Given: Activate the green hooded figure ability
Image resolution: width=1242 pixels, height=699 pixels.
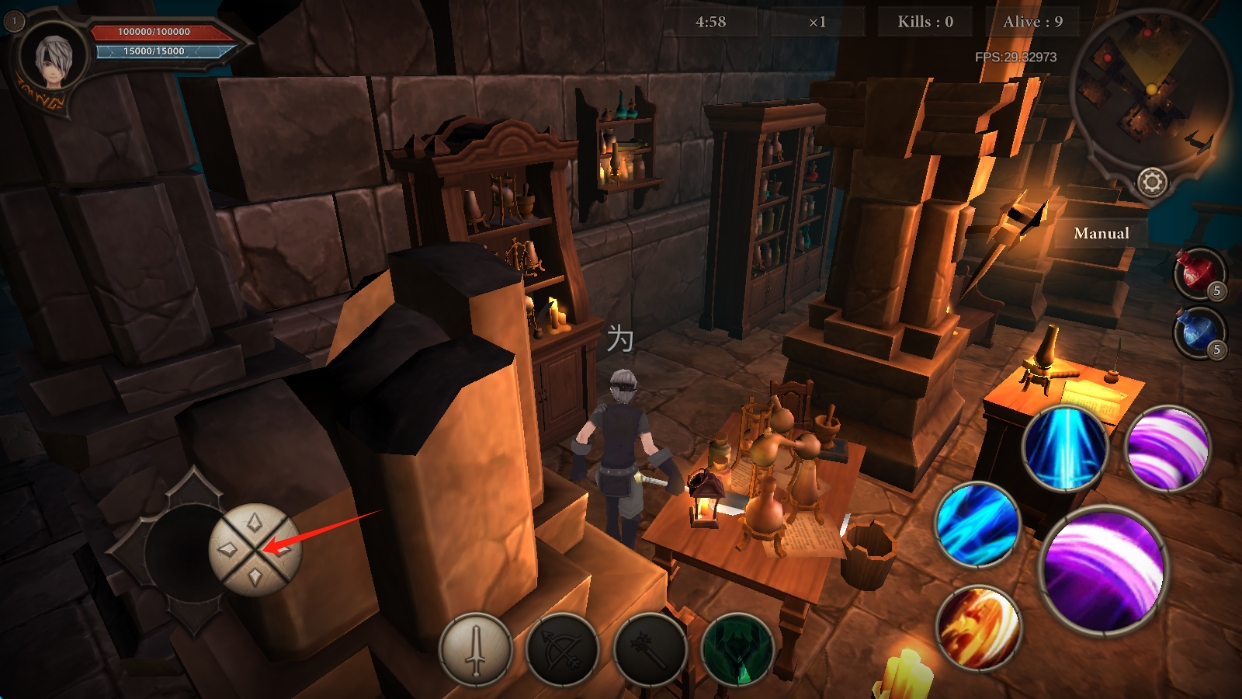Looking at the screenshot, I should pyautogui.click(x=738, y=649).
